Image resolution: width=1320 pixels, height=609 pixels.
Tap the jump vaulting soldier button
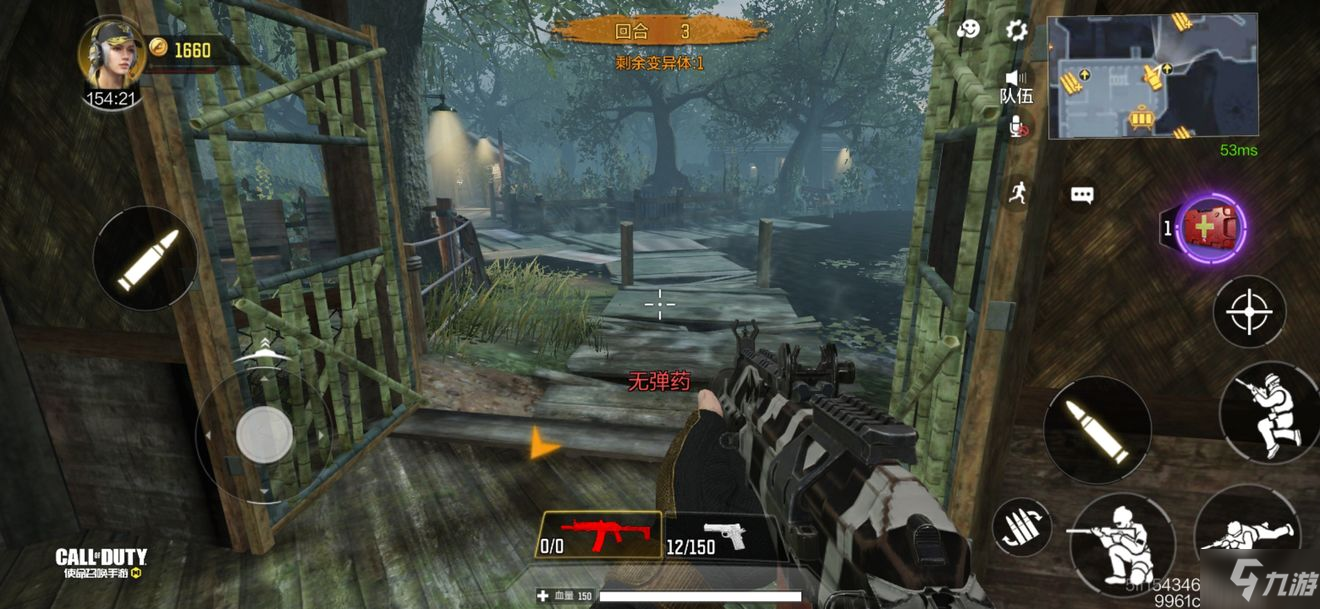point(1268,412)
